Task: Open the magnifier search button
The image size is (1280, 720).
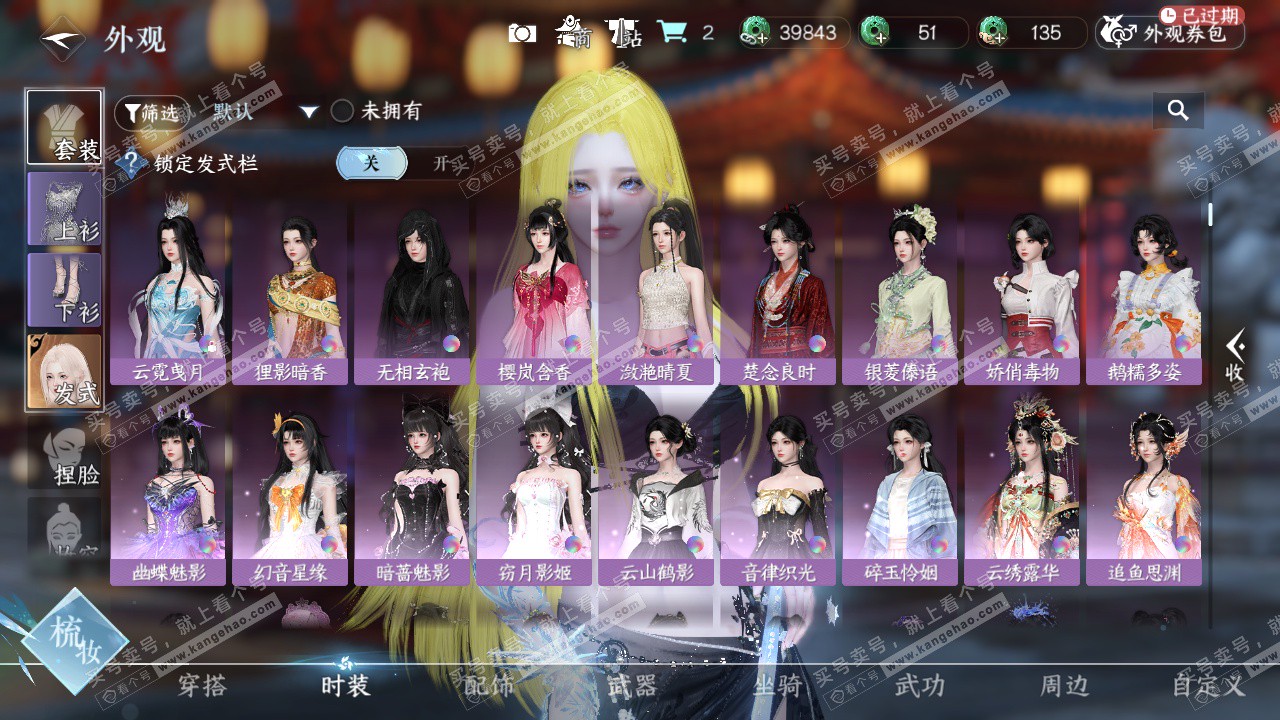Action: [1178, 111]
